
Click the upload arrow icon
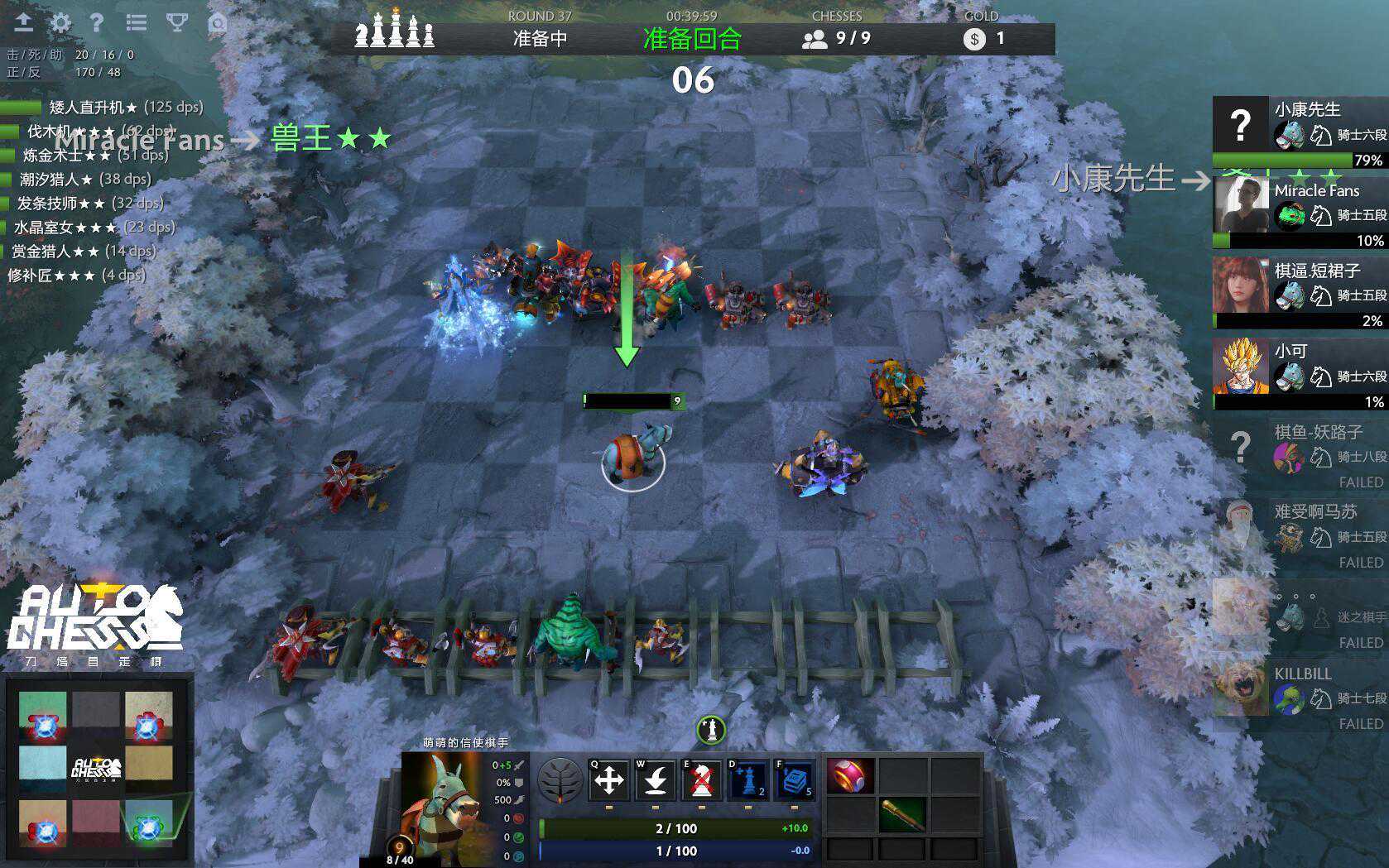click(x=23, y=22)
